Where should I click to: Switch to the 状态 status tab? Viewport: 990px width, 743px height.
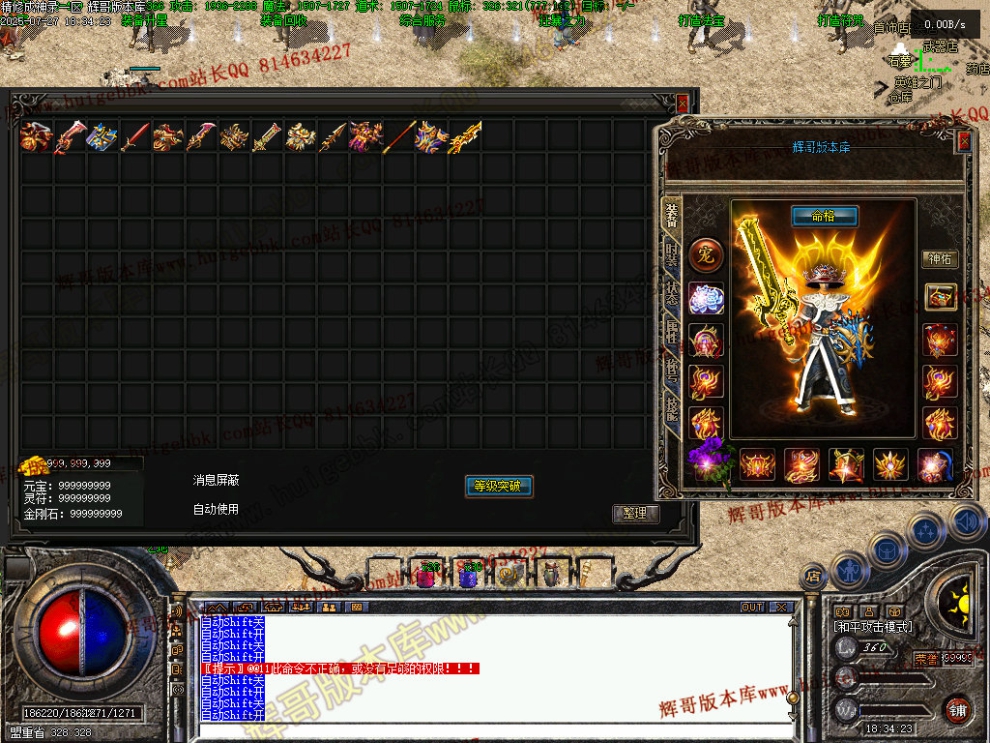tap(672, 294)
